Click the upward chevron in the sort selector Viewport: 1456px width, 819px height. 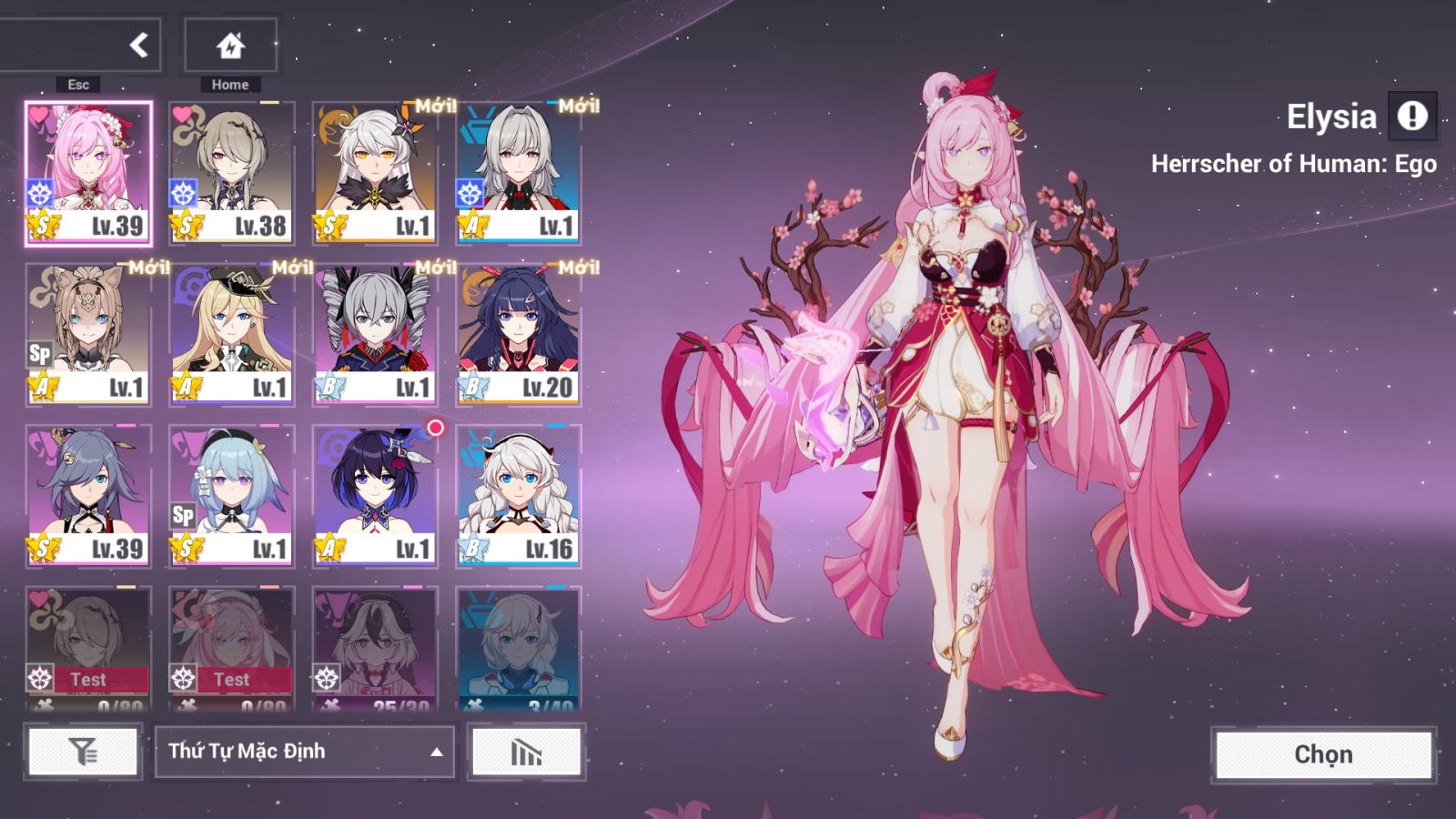point(435,752)
